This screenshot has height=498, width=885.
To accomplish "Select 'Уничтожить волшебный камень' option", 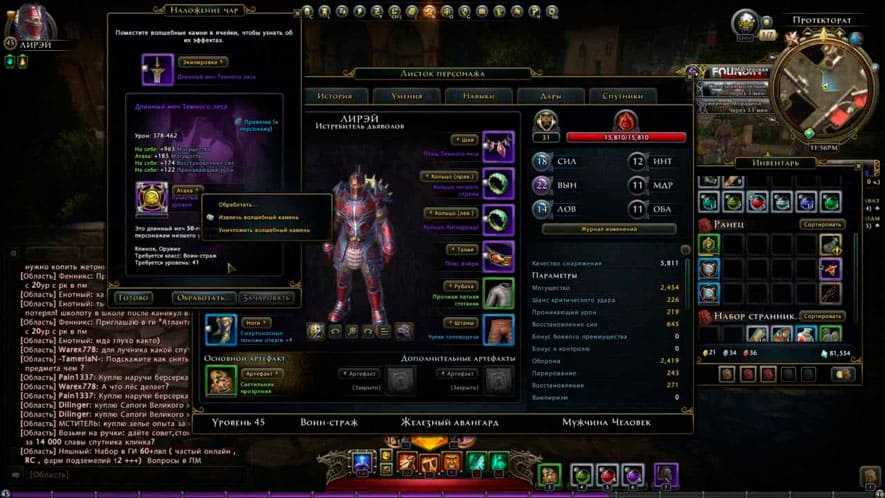I will [x=264, y=230].
